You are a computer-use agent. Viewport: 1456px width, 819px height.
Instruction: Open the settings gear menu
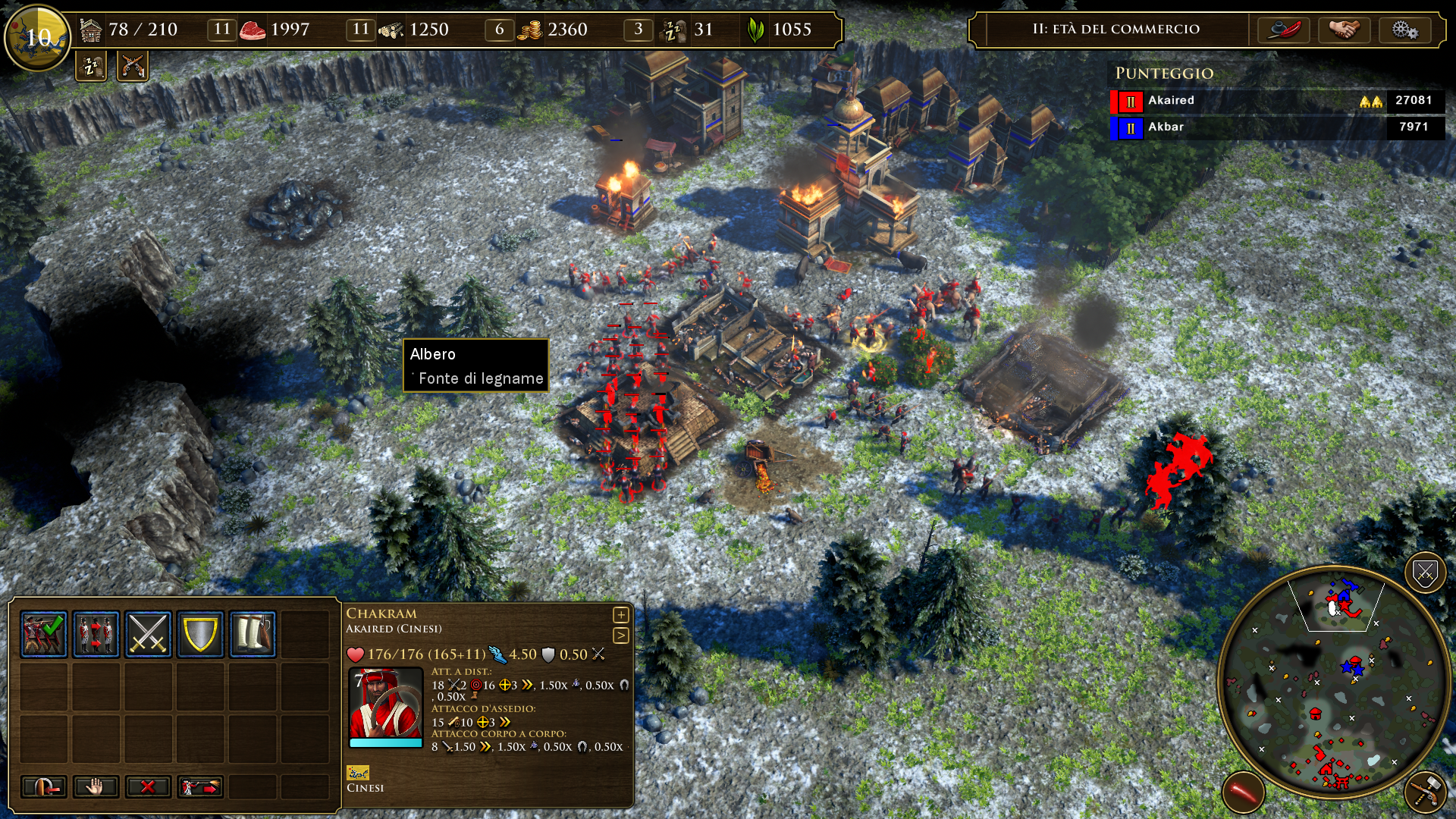tap(1404, 30)
